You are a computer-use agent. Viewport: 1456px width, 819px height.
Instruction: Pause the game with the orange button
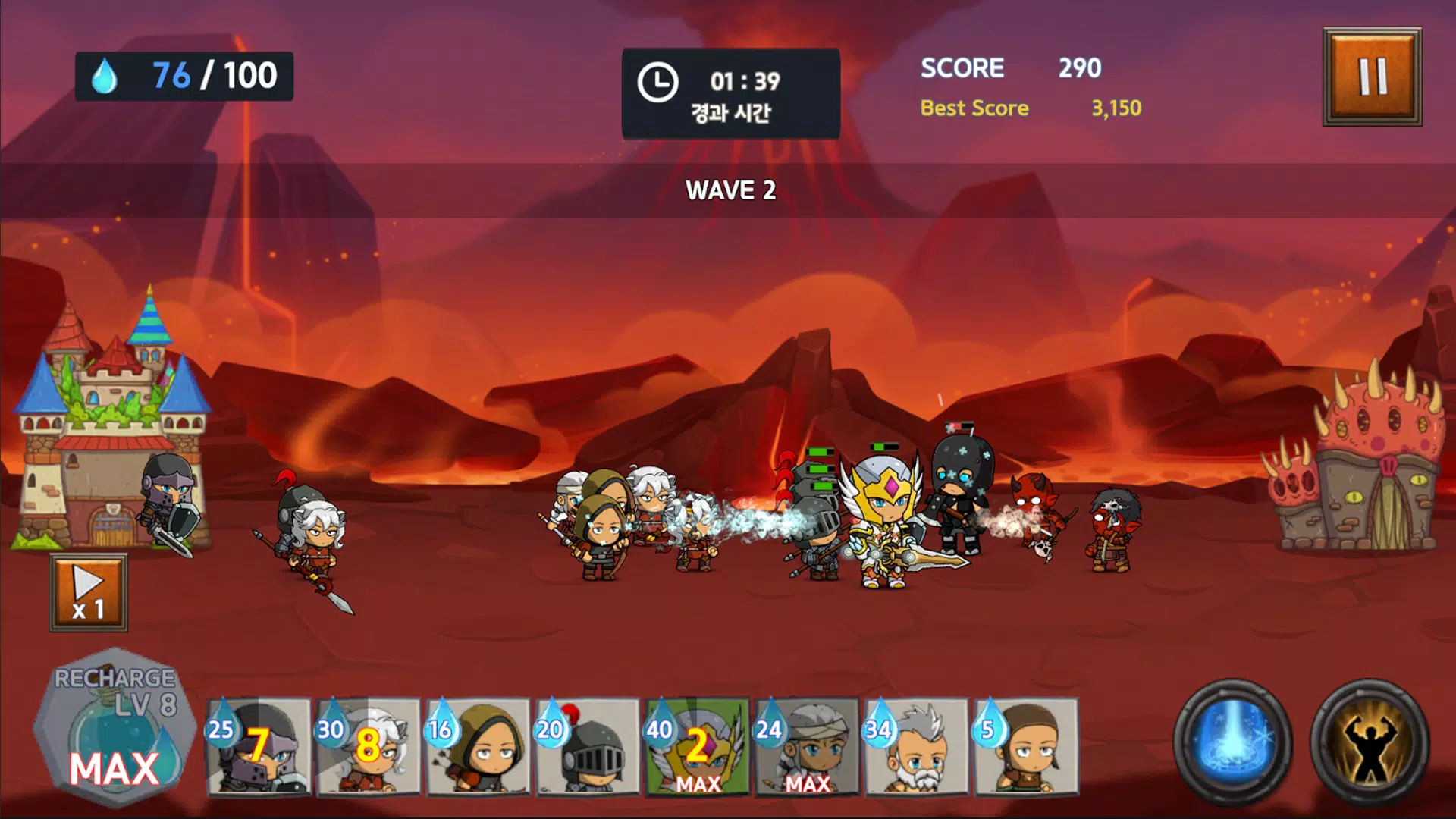pyautogui.click(x=1372, y=77)
